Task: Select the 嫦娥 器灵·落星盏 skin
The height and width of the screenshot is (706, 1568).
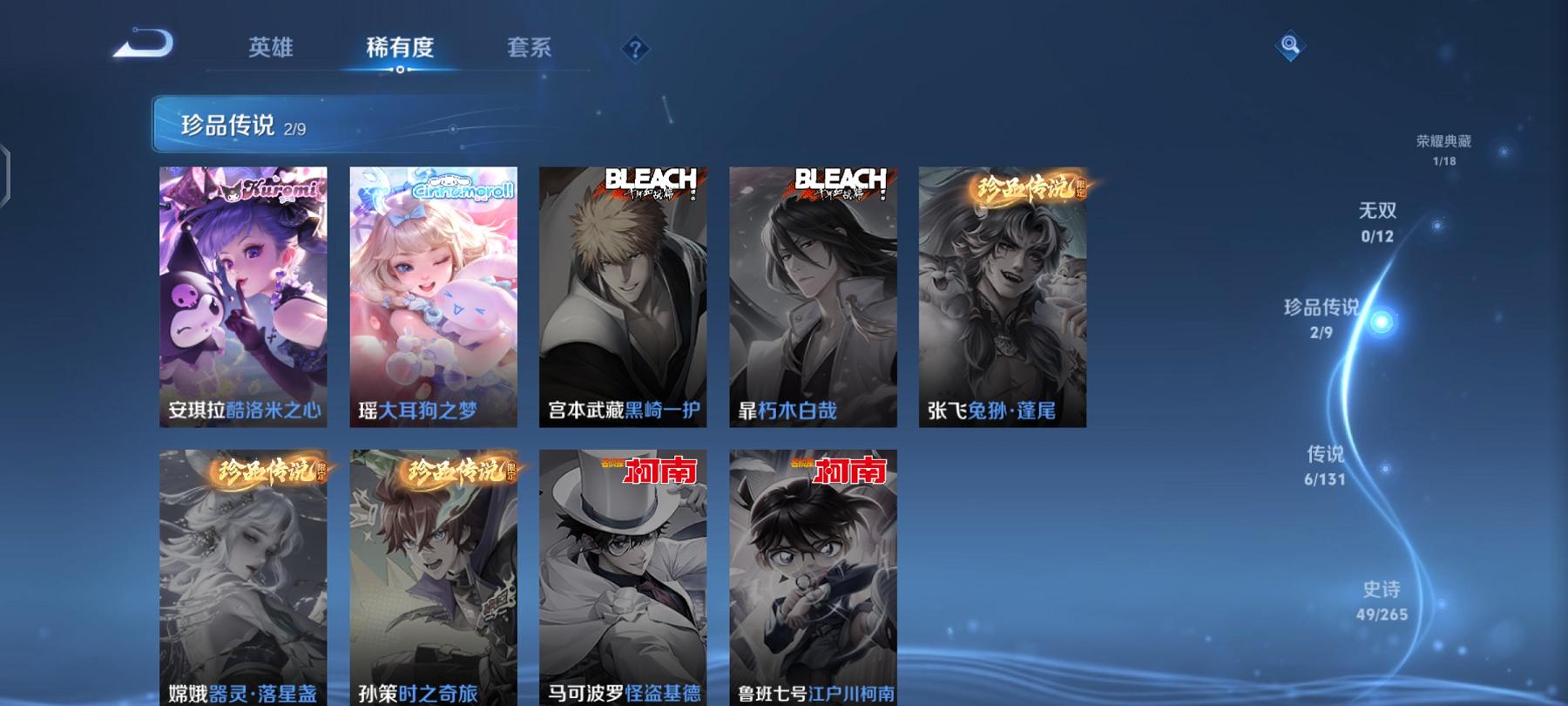Action: [242, 567]
